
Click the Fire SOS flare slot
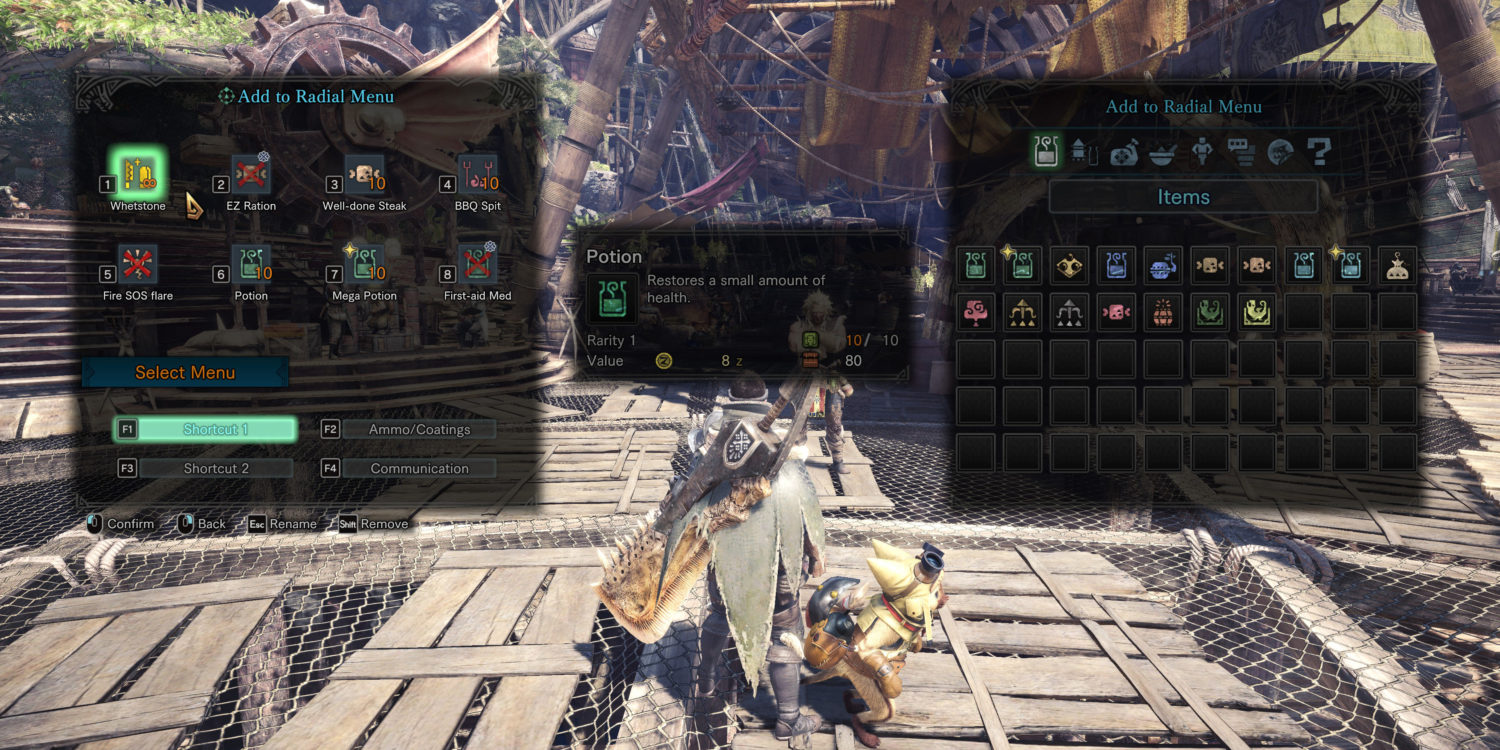[138, 263]
